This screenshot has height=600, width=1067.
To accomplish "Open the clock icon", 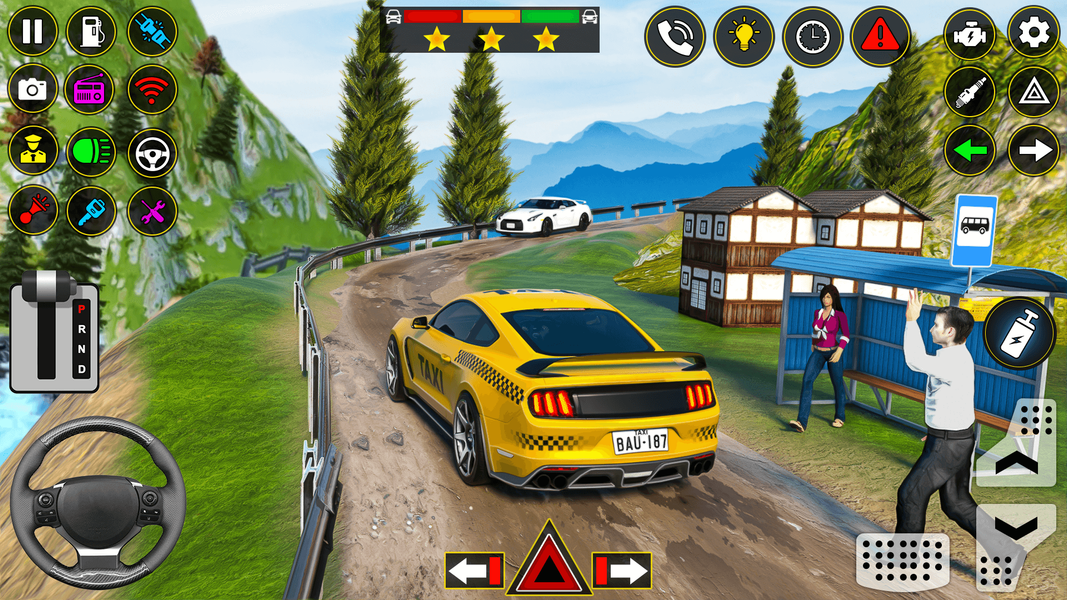I will [x=812, y=37].
